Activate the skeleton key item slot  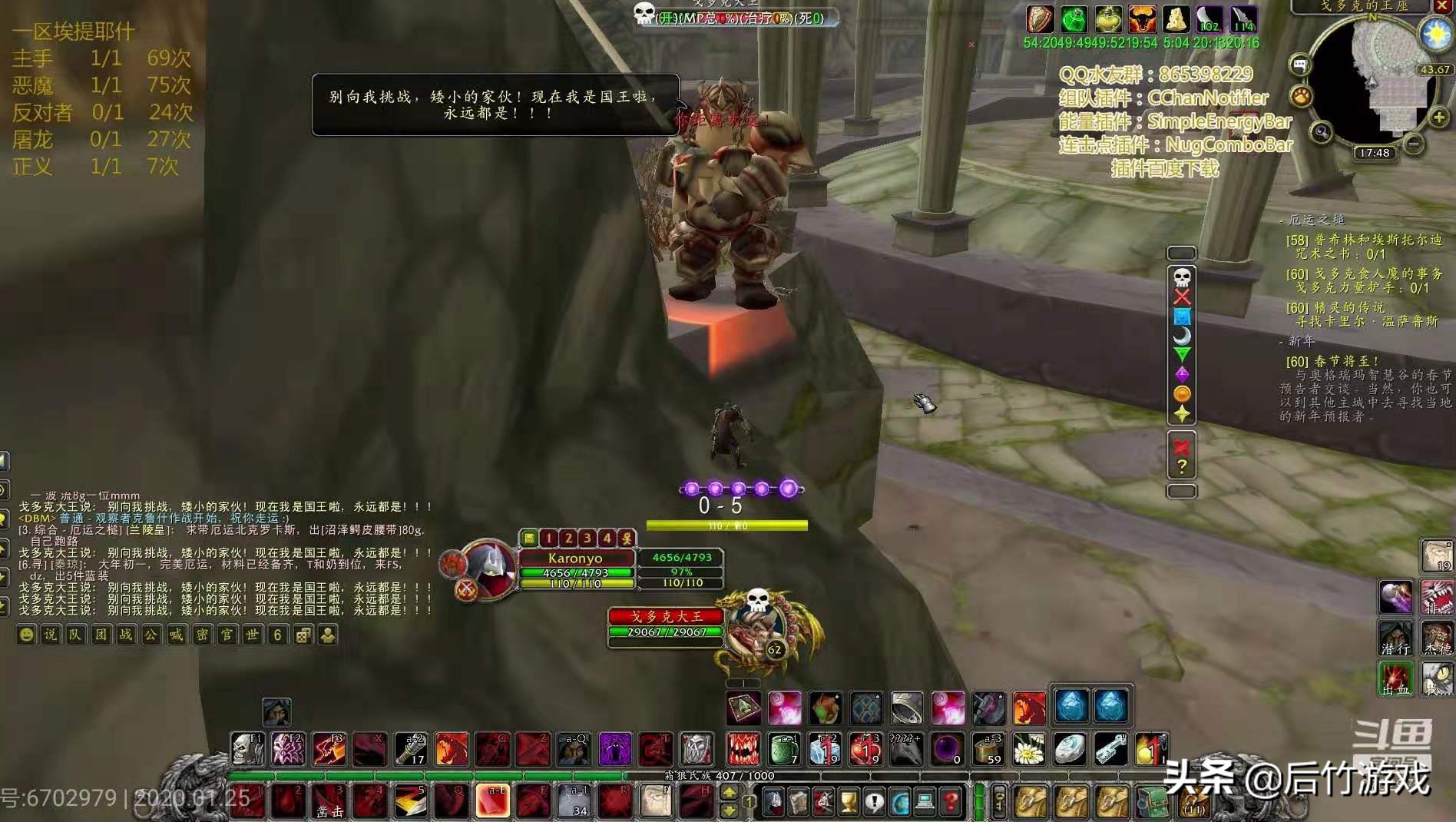click(x=1110, y=749)
